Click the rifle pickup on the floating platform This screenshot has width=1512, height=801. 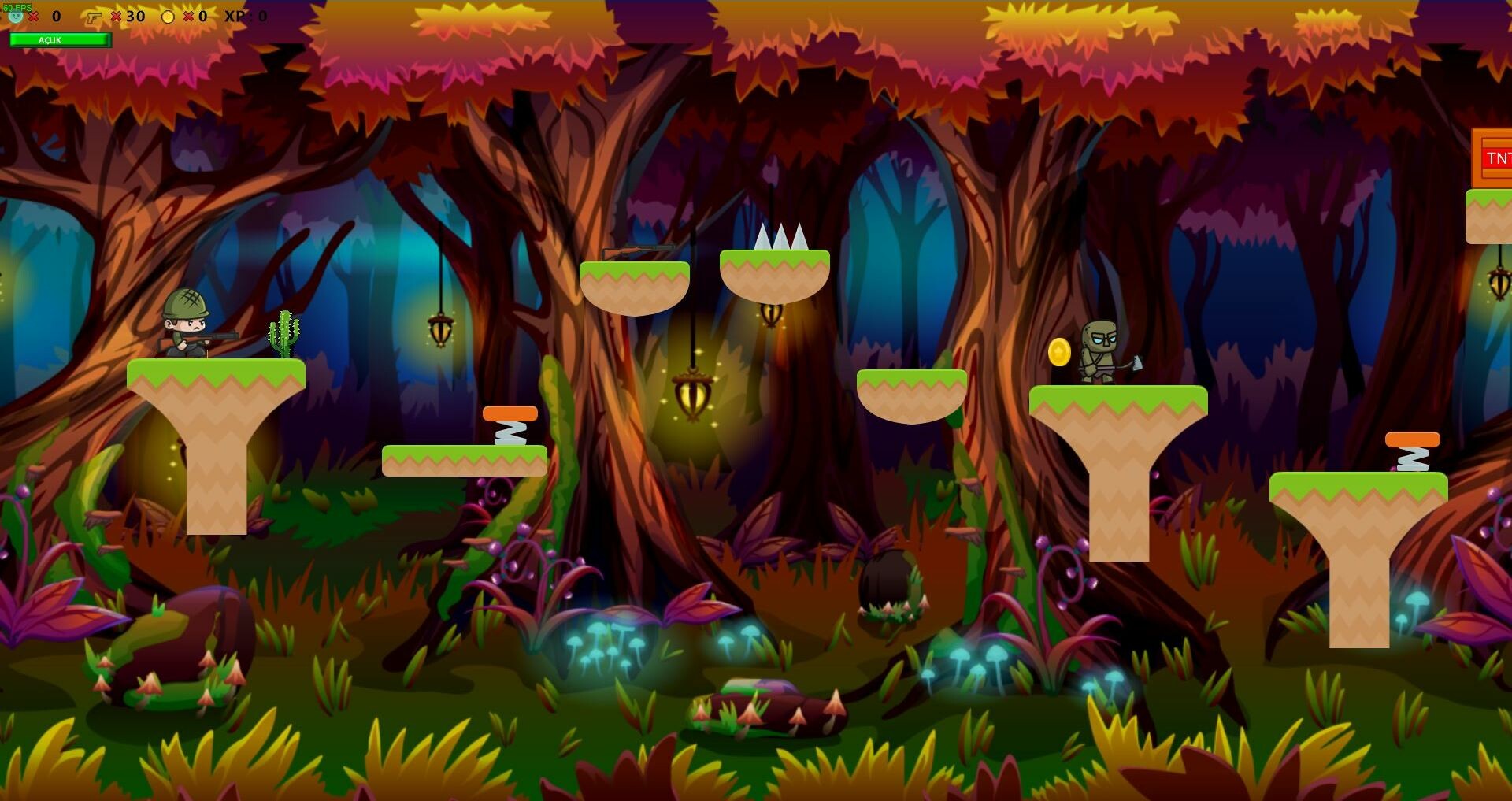coord(638,254)
